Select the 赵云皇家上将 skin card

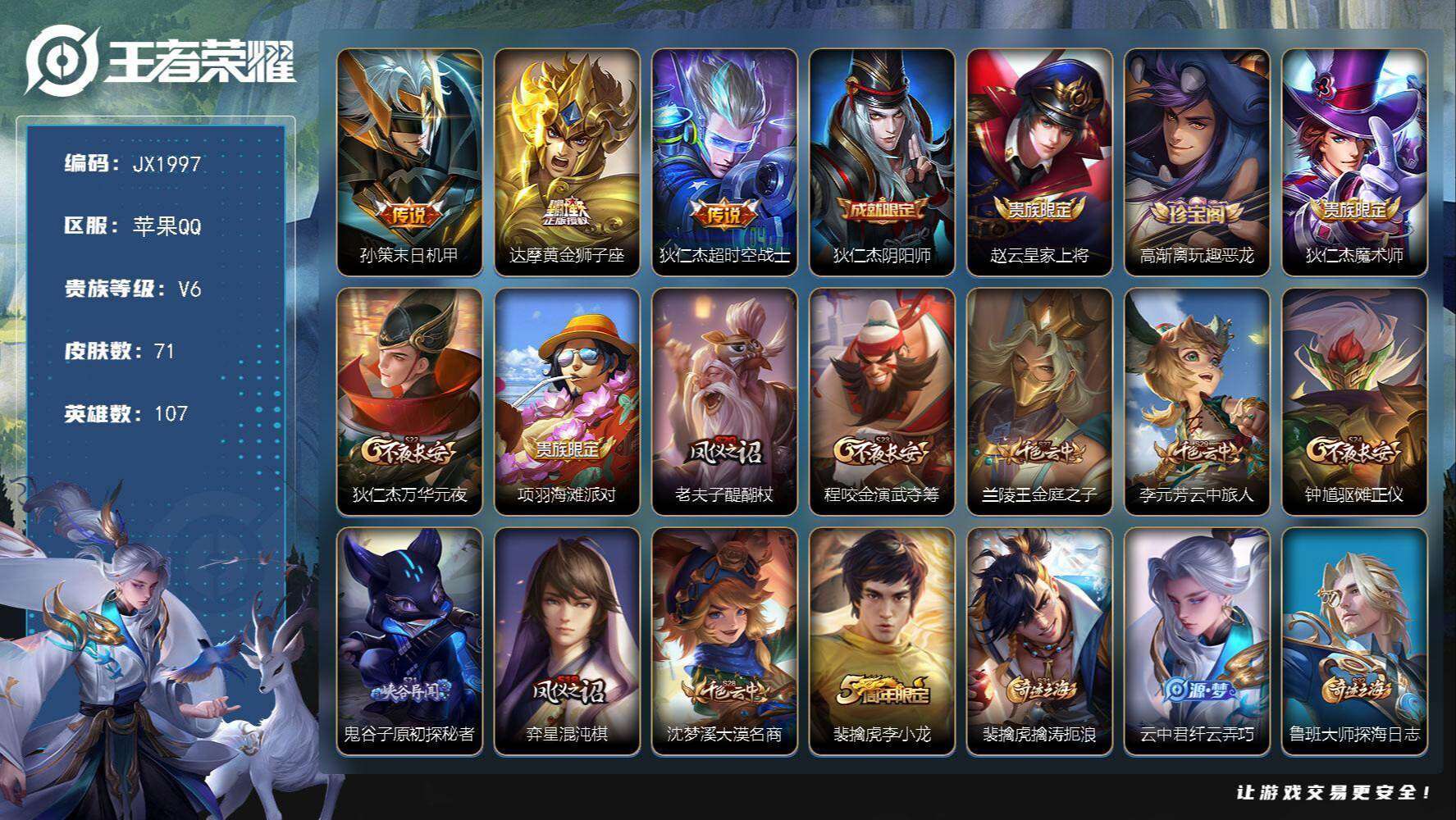(1039, 162)
